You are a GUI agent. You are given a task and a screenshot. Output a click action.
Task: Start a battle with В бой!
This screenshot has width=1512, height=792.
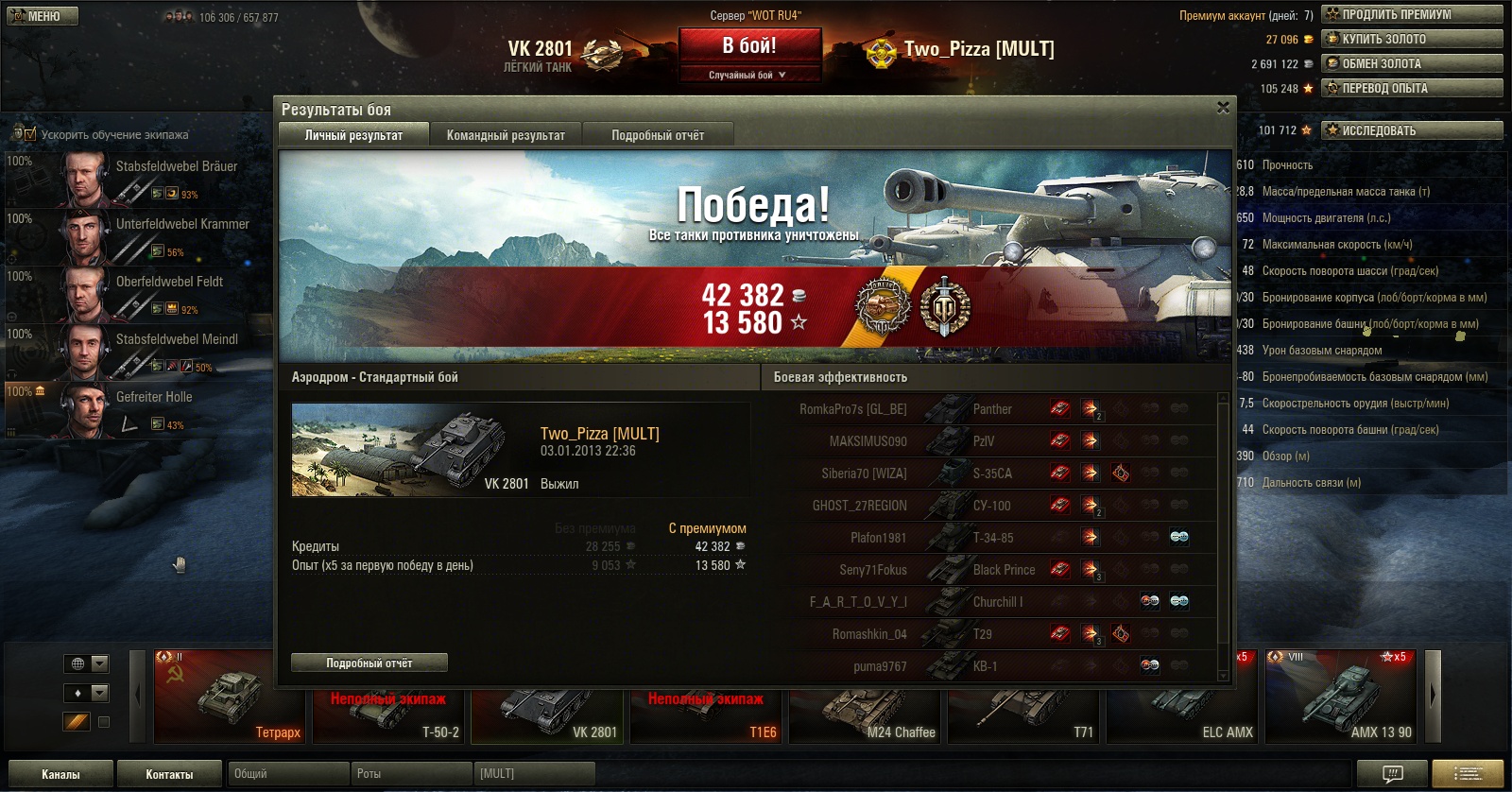(x=749, y=46)
